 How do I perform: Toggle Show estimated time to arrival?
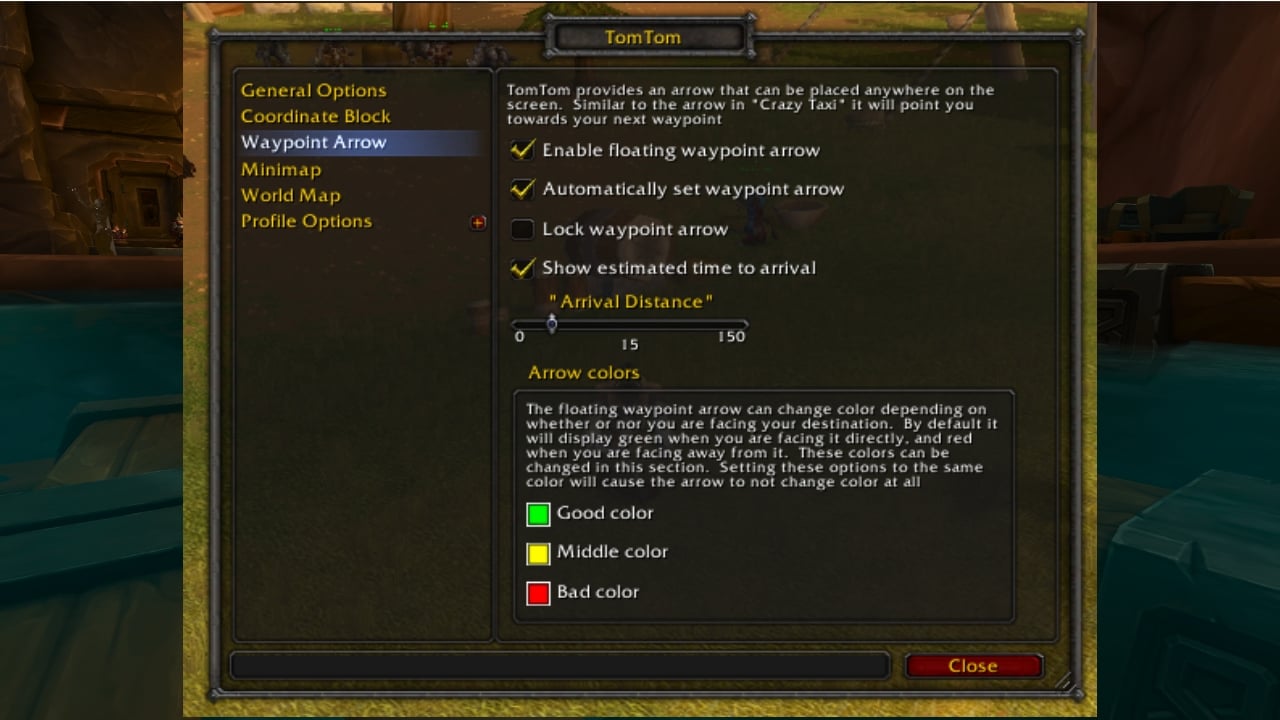[522, 267]
